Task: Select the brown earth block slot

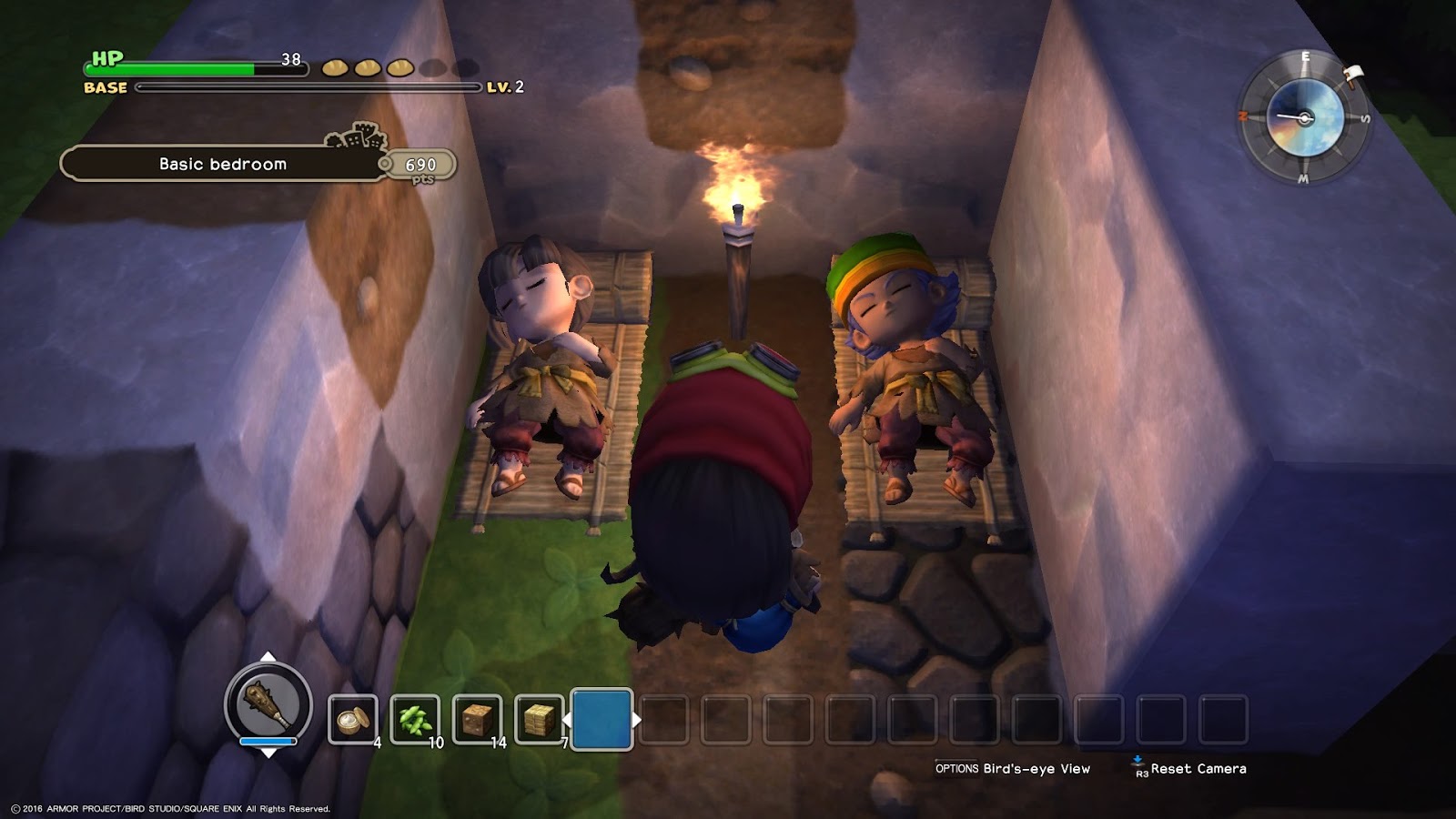Action: point(477,720)
